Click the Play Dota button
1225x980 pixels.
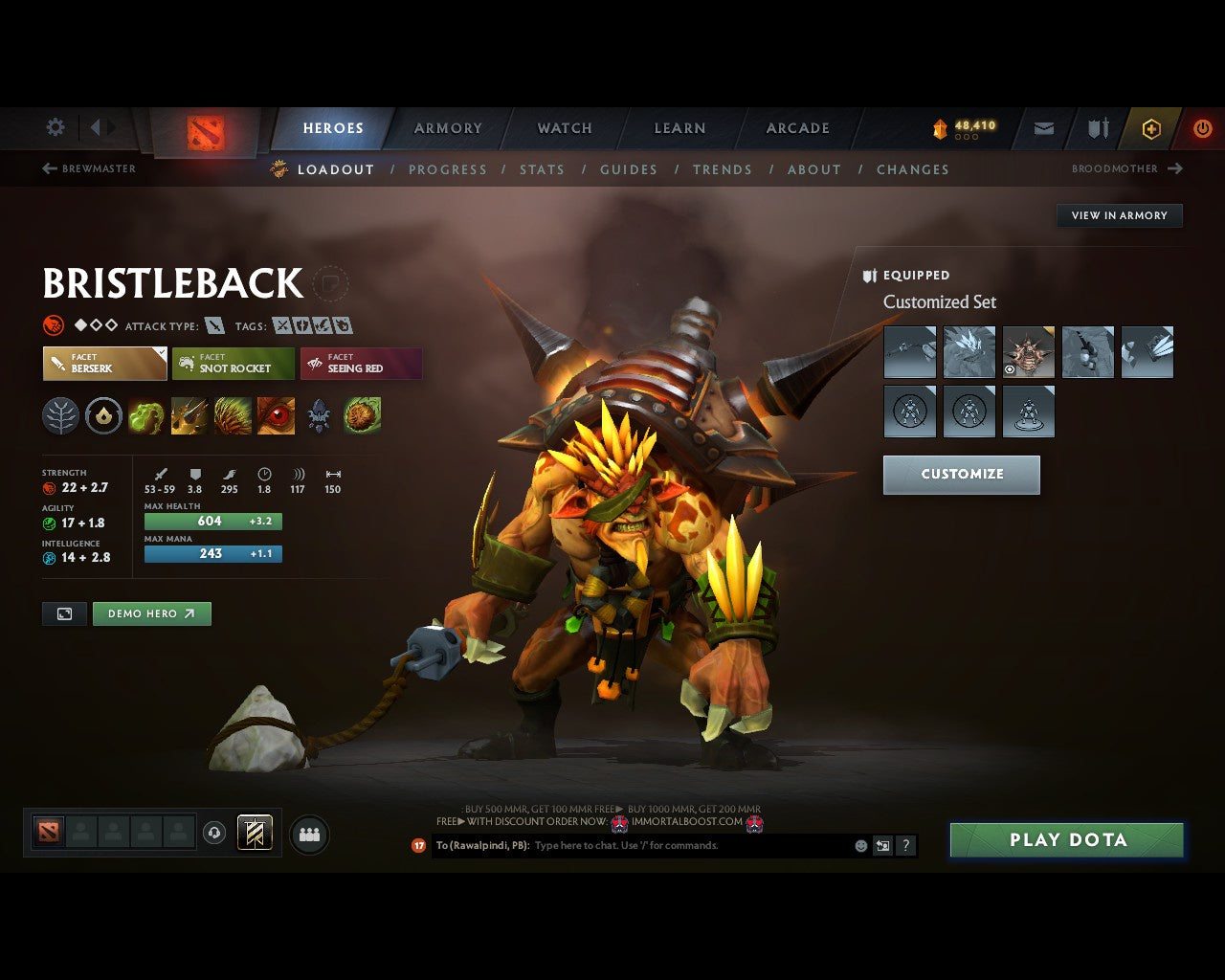1066,839
